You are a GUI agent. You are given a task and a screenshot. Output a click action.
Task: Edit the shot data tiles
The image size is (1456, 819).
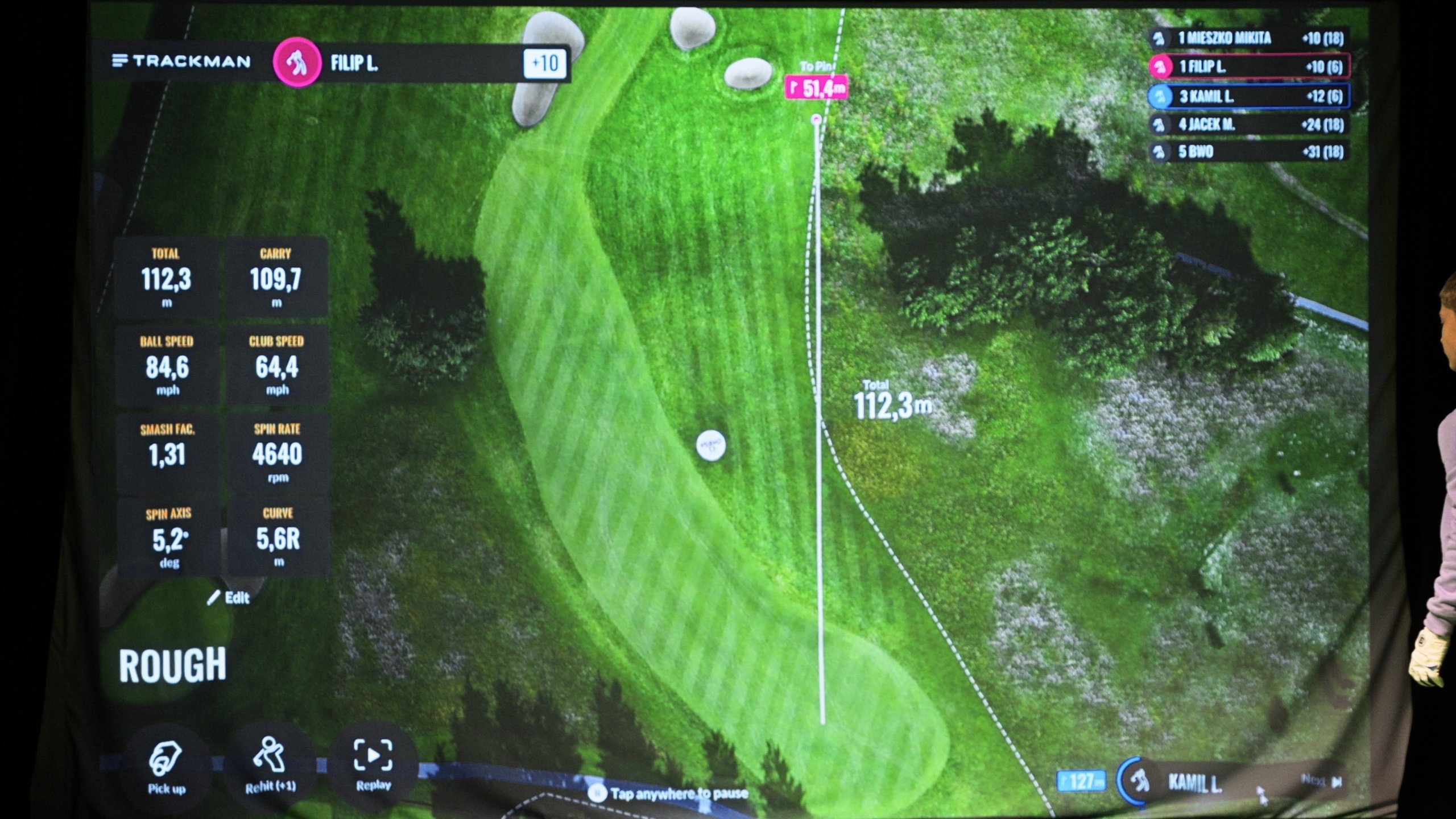(230, 598)
